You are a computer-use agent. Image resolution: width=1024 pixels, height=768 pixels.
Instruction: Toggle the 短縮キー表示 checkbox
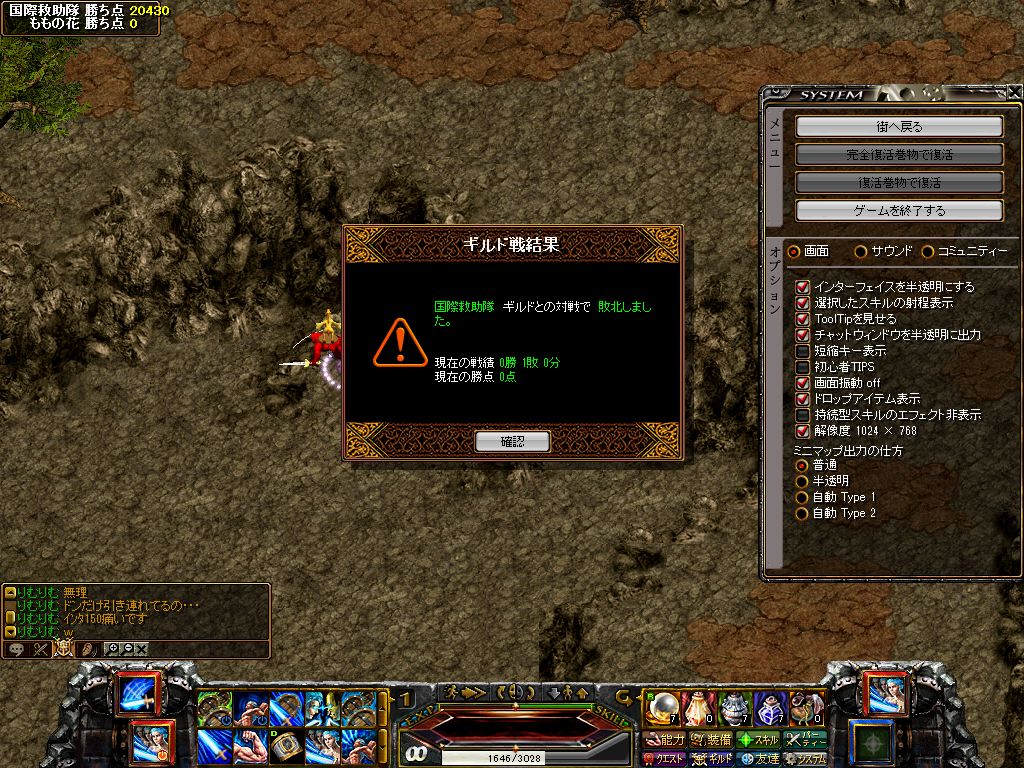click(x=802, y=351)
